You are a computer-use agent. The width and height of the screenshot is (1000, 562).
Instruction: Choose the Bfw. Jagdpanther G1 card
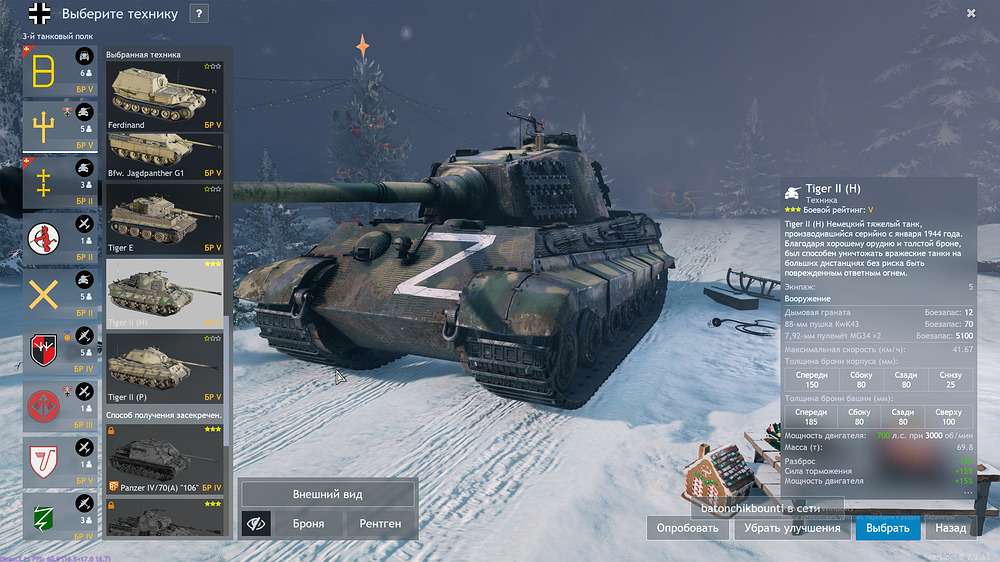(166, 156)
